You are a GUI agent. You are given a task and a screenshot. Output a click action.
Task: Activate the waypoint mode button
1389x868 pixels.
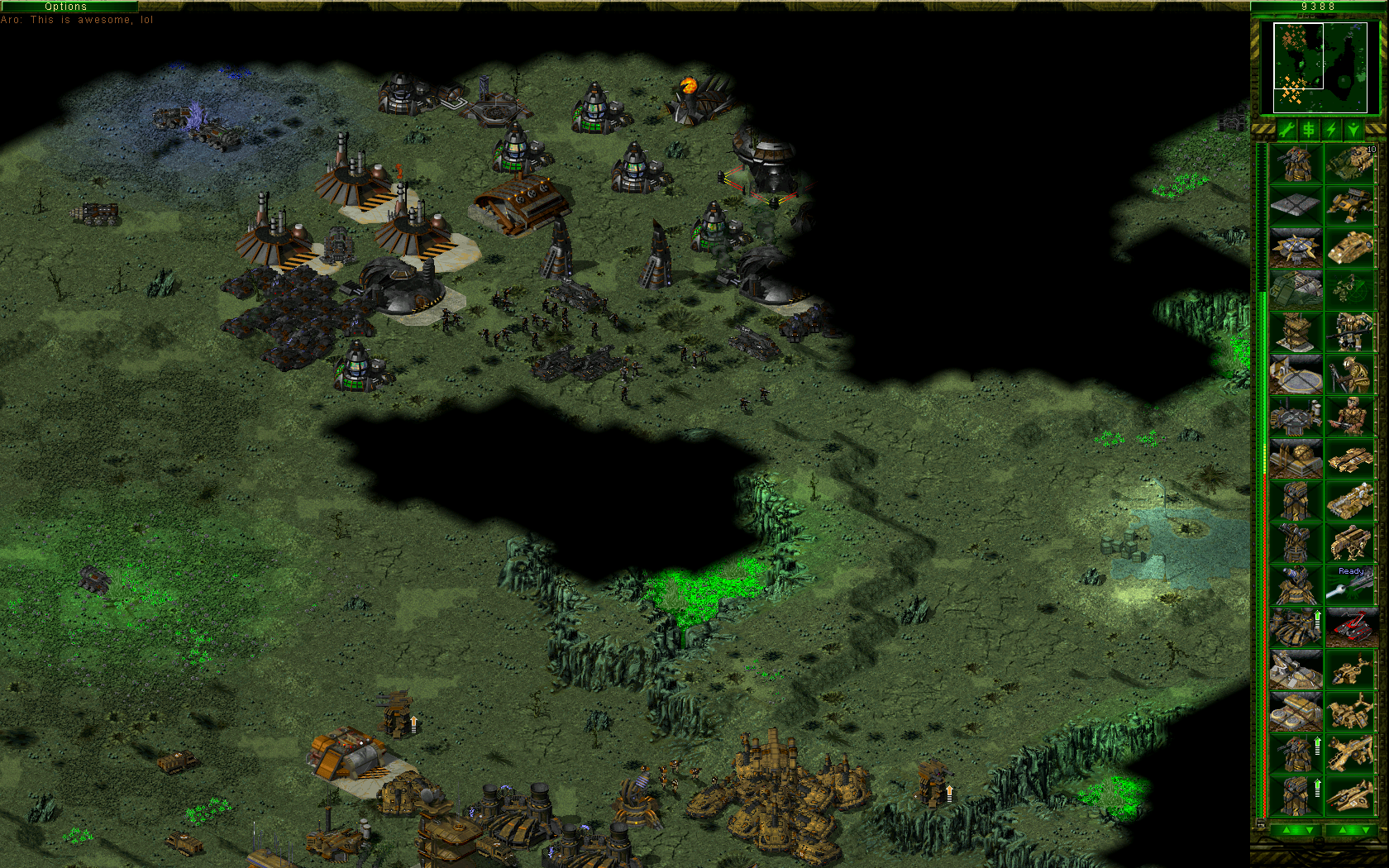1353,130
